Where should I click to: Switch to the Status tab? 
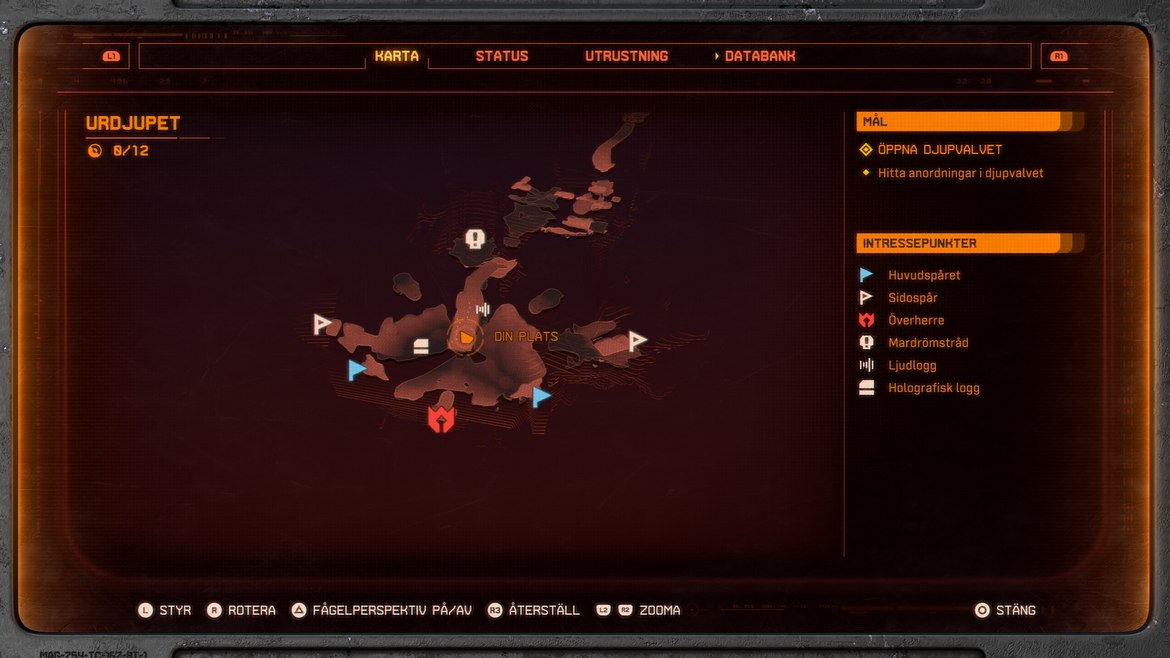click(501, 57)
